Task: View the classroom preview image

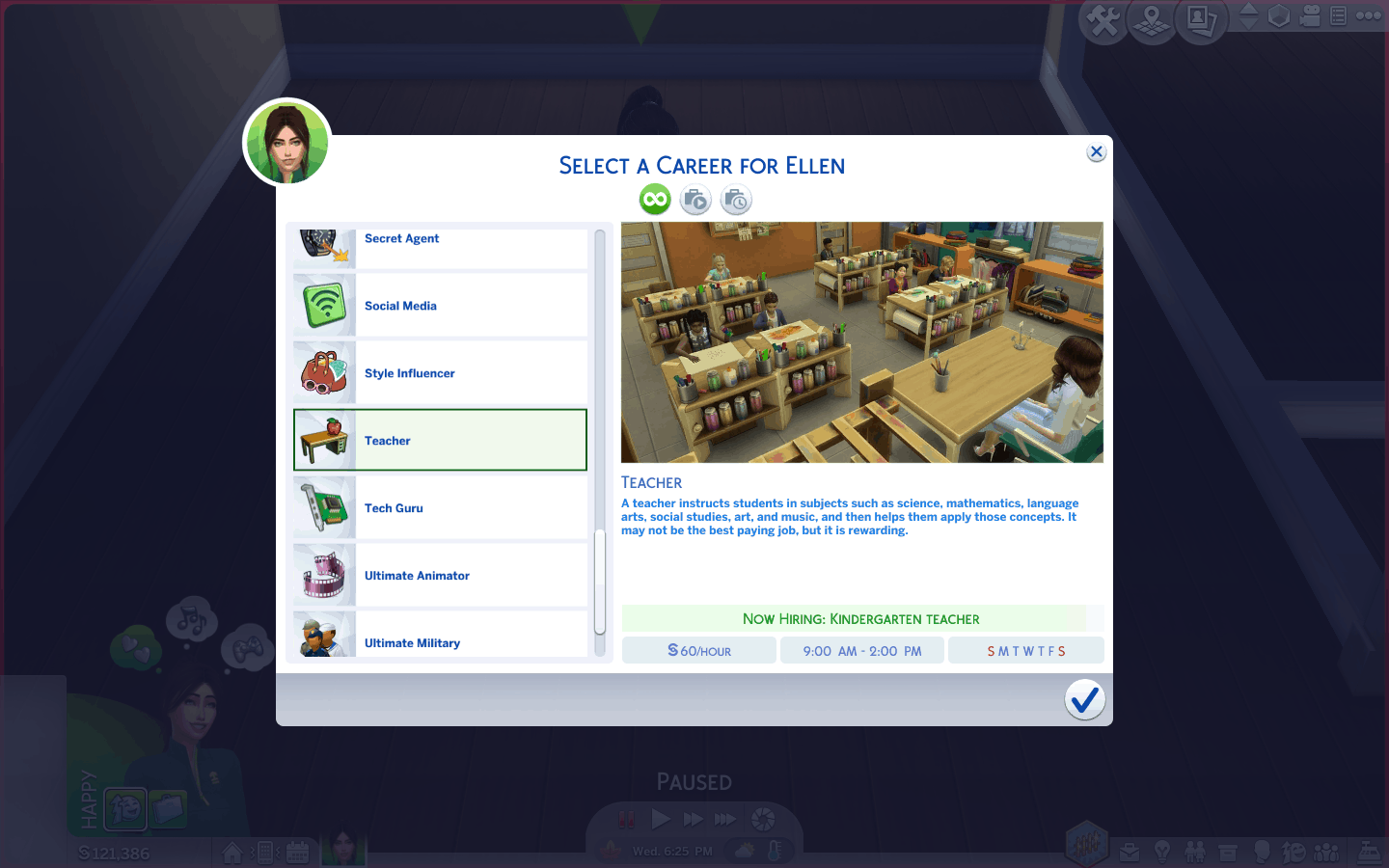Action: click(x=861, y=342)
